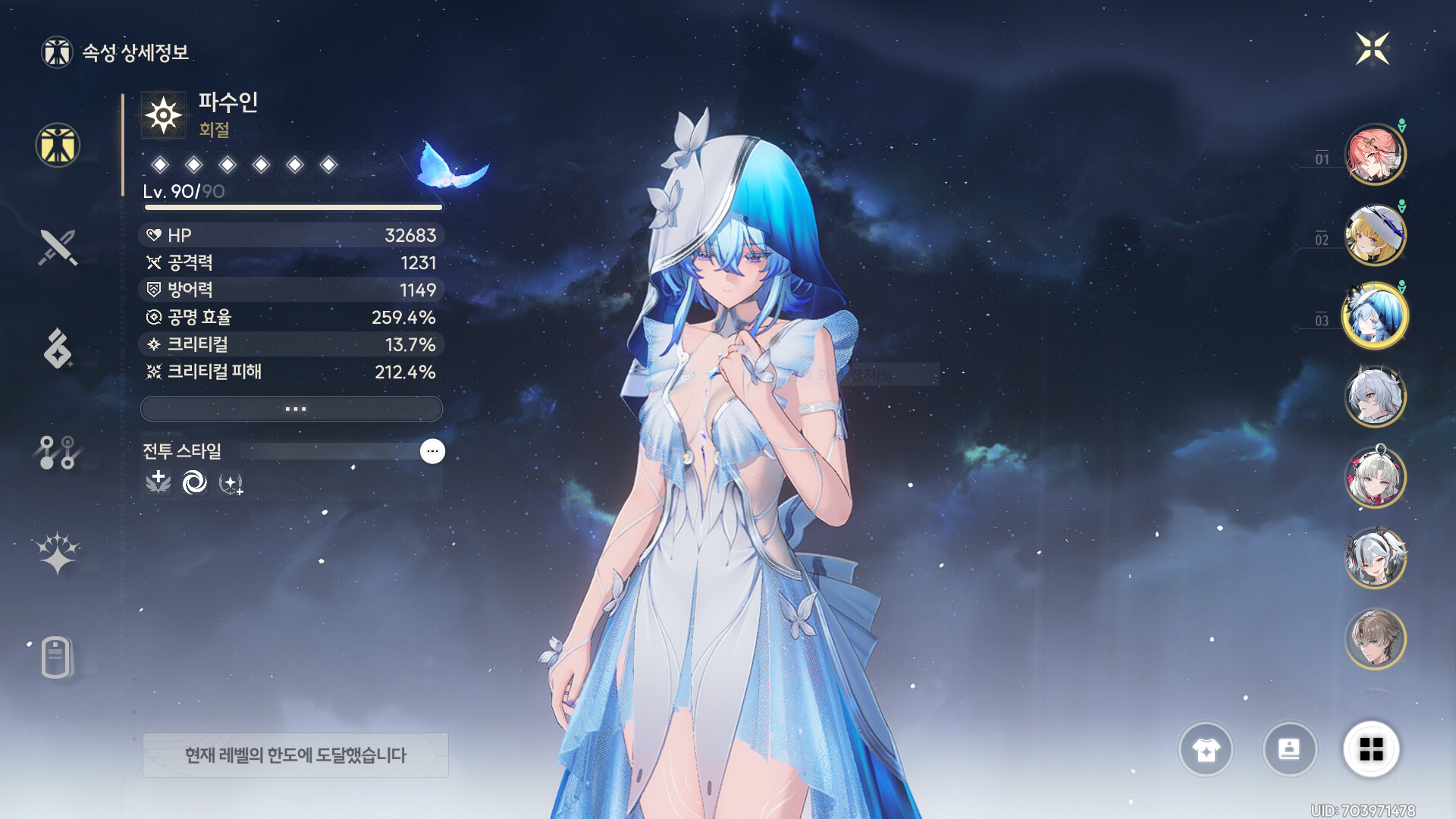
Task: Select the brown-haired male character portrait
Action: (1375, 639)
